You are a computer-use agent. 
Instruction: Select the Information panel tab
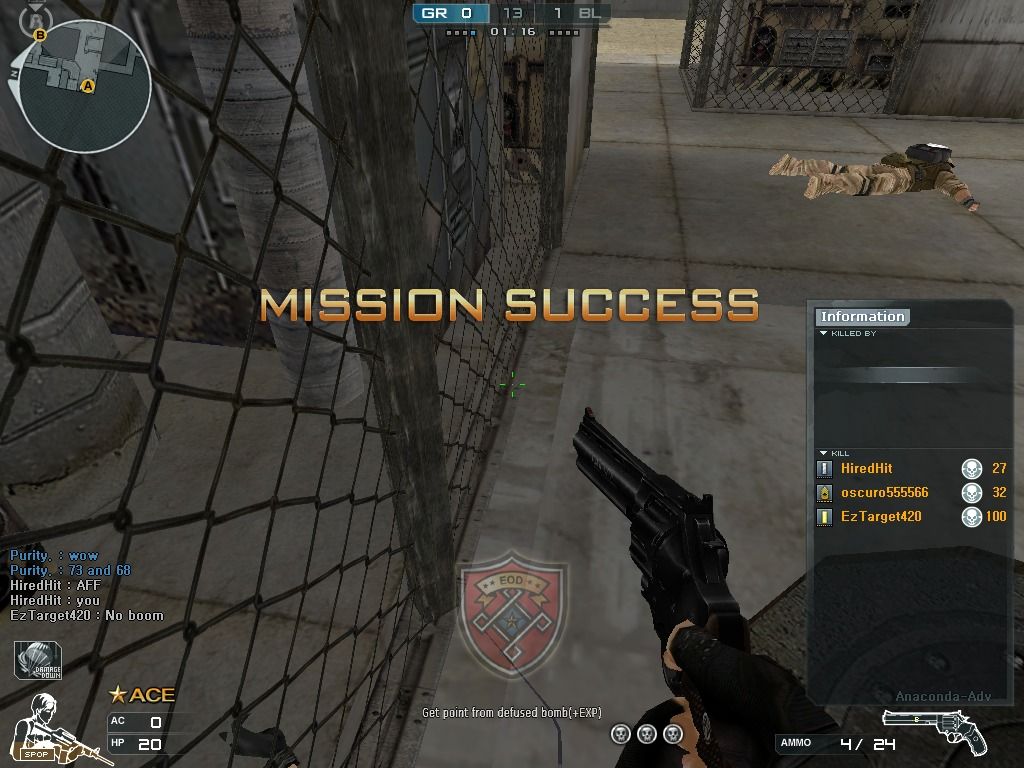tap(862, 317)
